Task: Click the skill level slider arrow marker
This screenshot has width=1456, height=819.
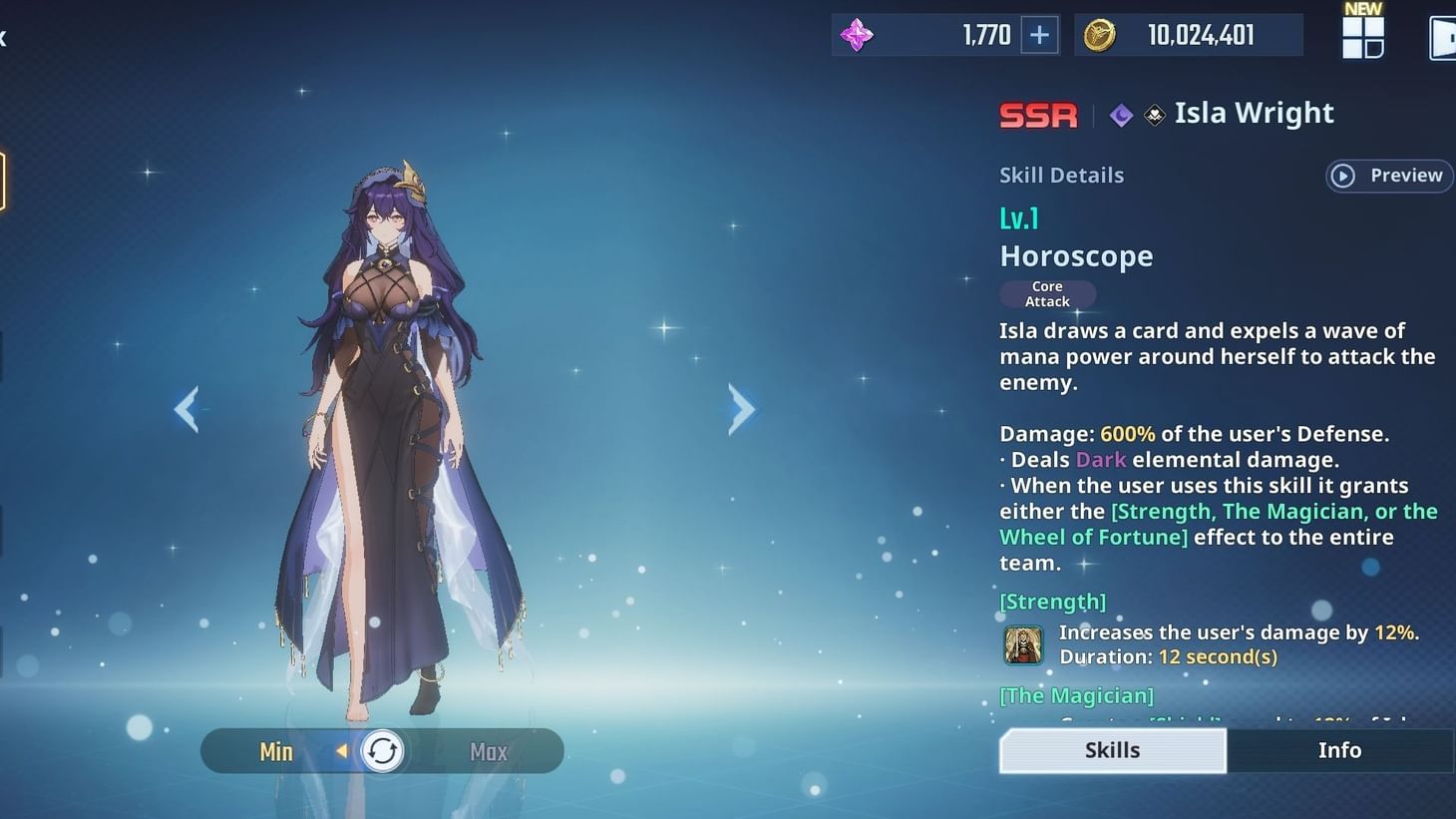Action: pyautogui.click(x=343, y=751)
